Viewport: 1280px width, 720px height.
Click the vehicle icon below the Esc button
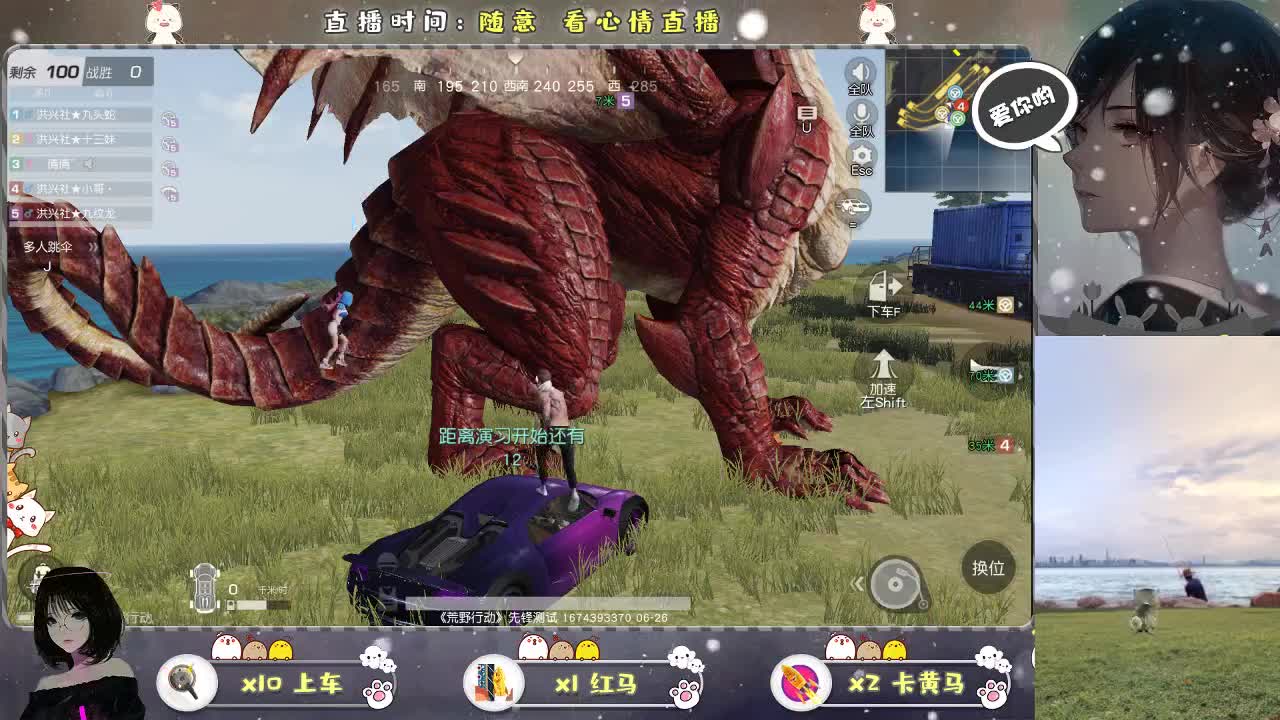(852, 206)
